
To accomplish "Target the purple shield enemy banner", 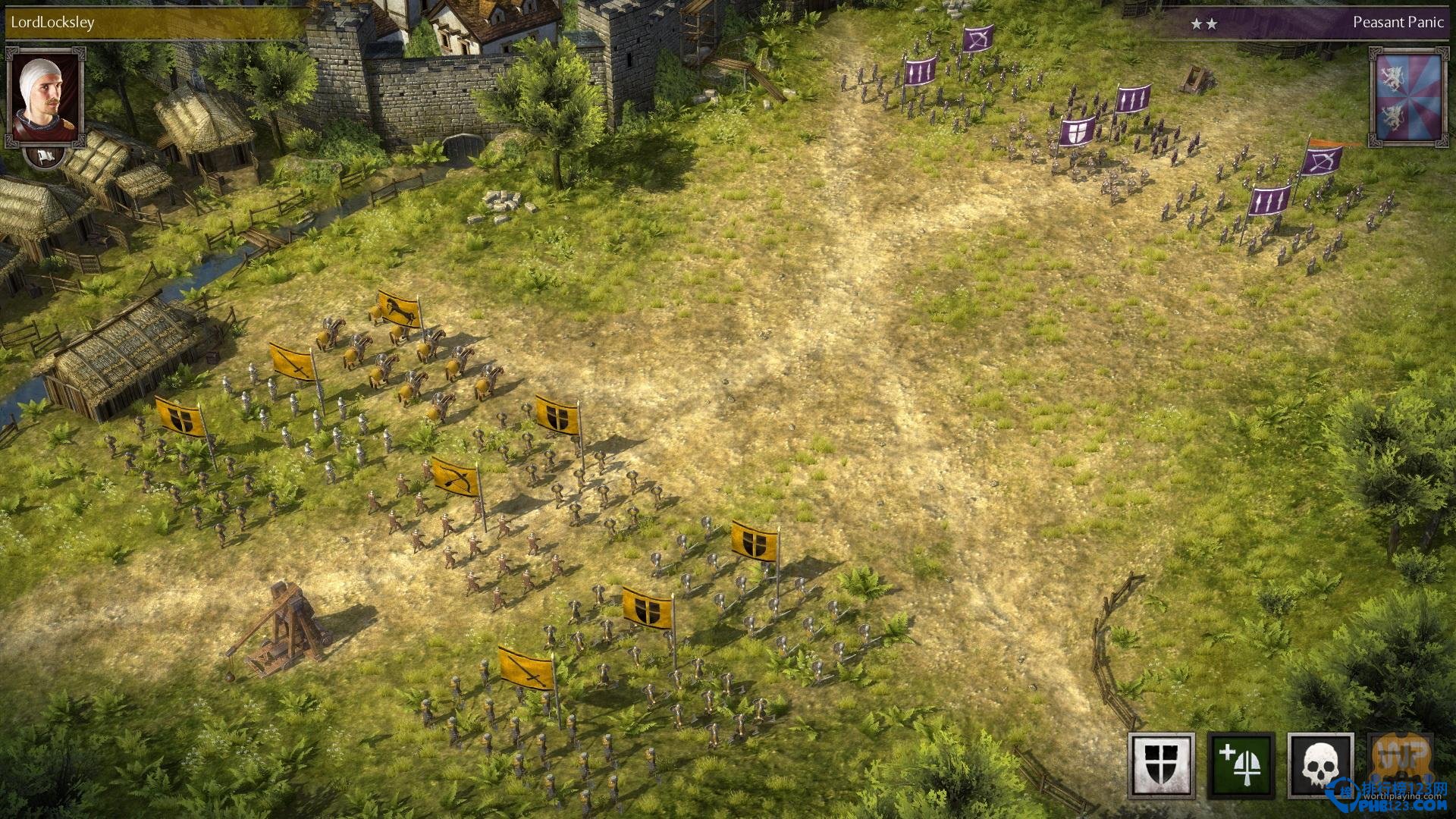I will [1077, 132].
